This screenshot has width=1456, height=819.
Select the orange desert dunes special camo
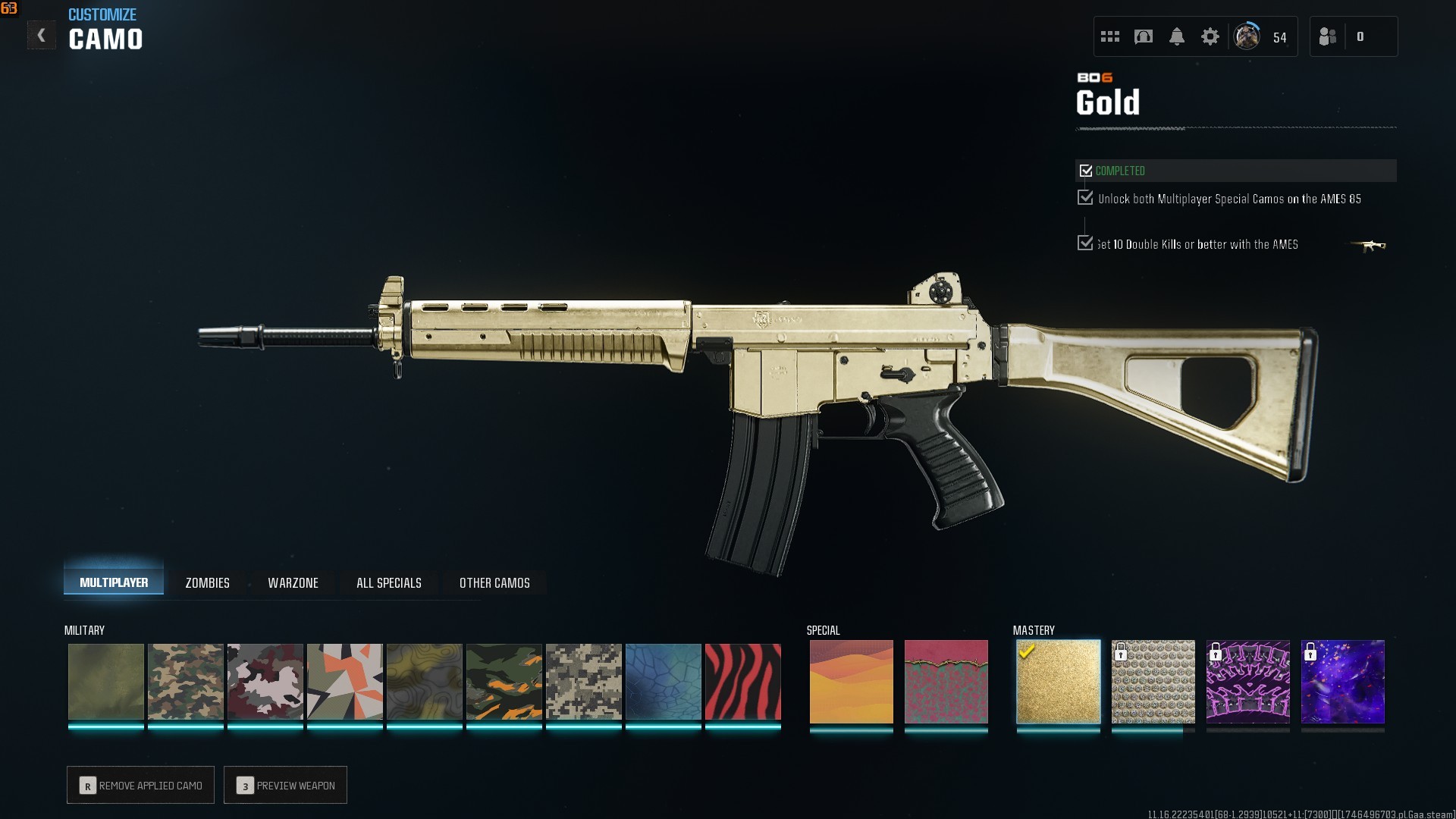pyautogui.click(x=851, y=682)
